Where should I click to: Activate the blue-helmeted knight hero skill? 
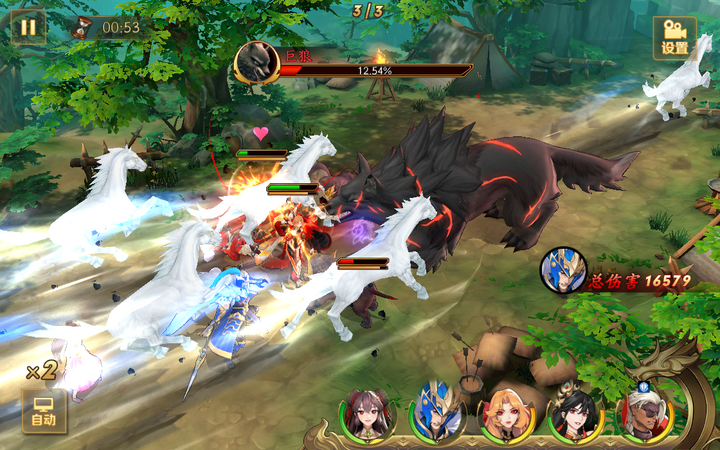(438, 412)
